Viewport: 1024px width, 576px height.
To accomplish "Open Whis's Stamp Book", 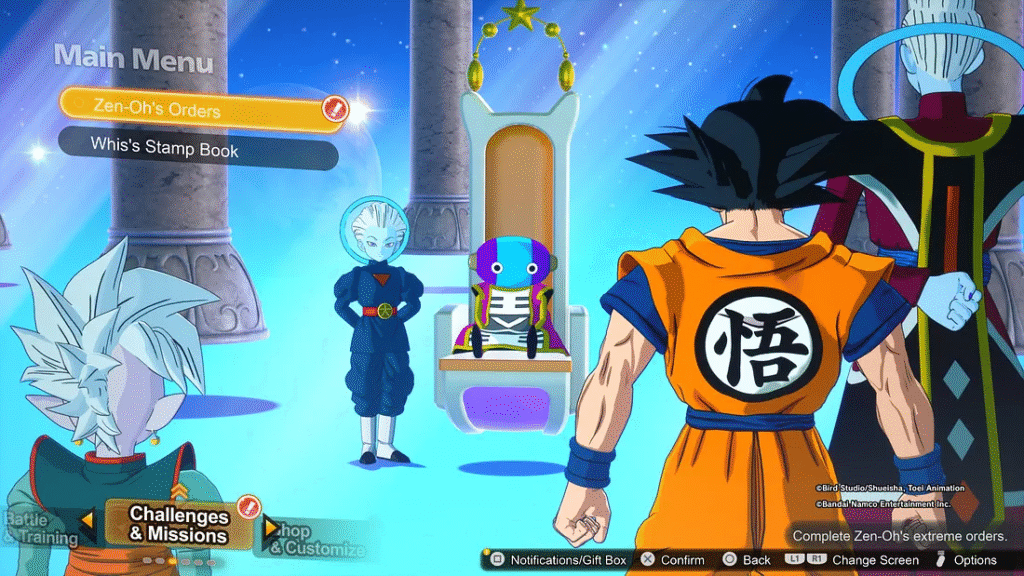I will click(x=190, y=146).
